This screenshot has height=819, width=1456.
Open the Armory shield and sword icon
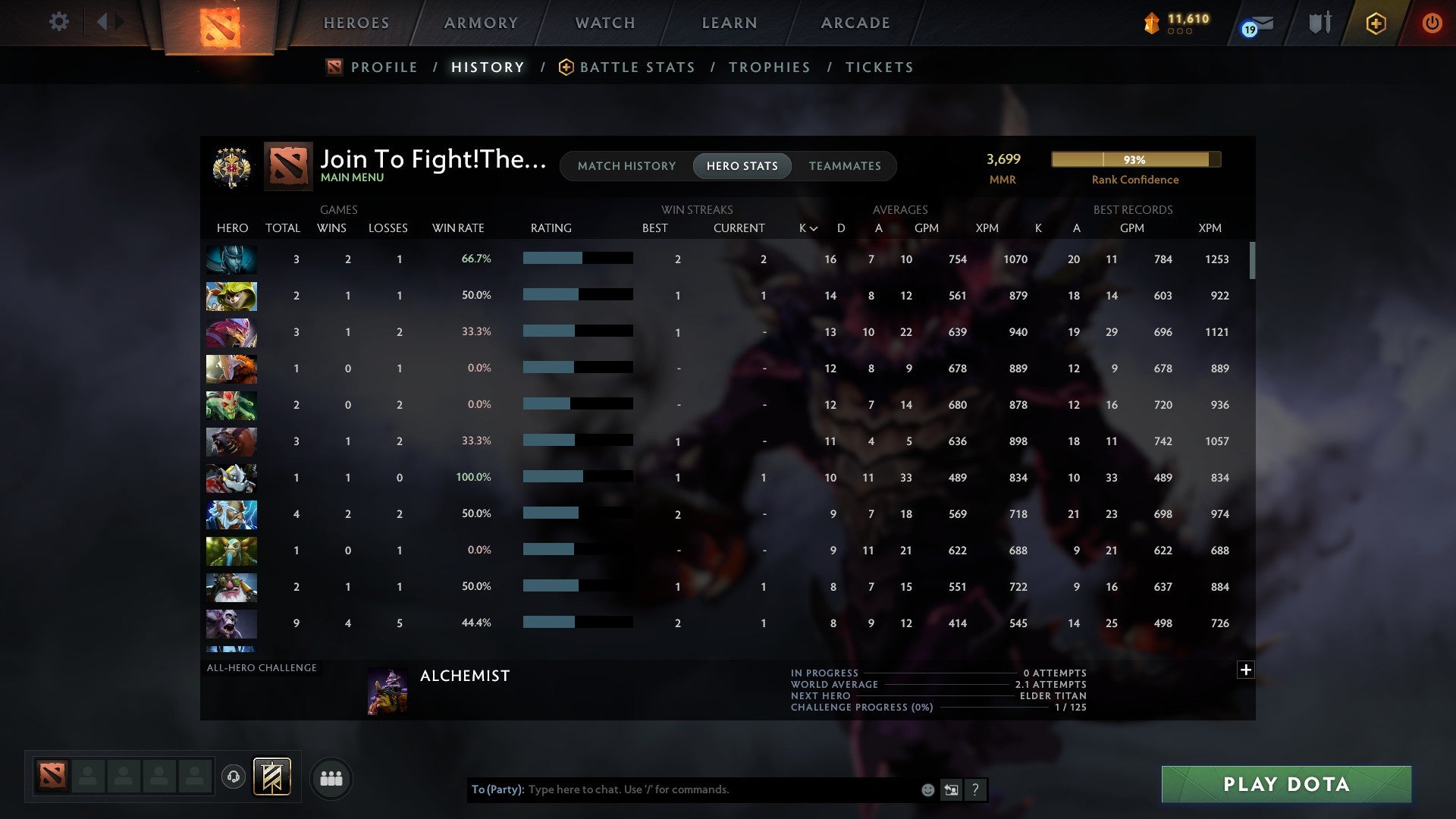(x=1319, y=23)
